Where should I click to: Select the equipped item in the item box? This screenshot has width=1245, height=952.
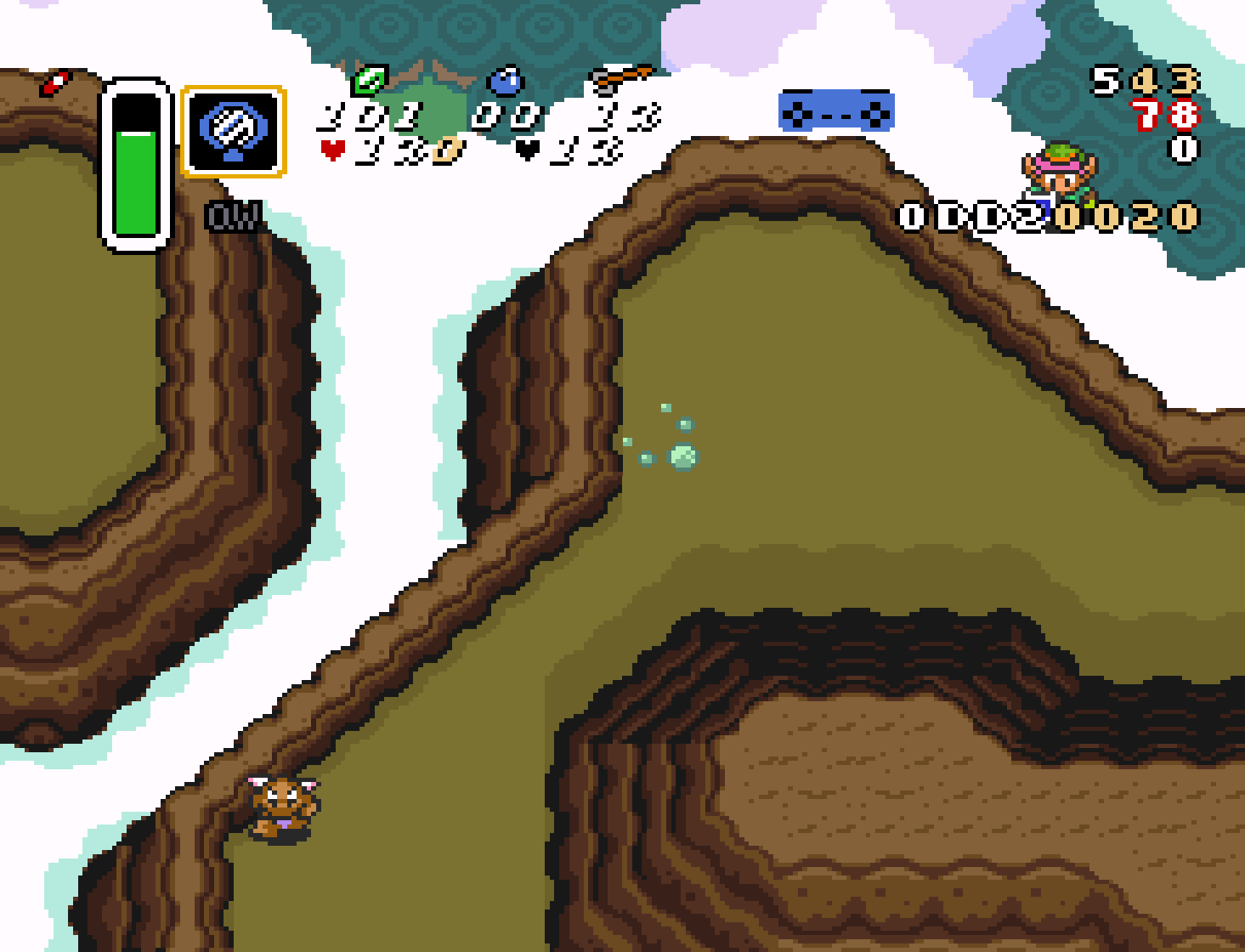tap(233, 127)
